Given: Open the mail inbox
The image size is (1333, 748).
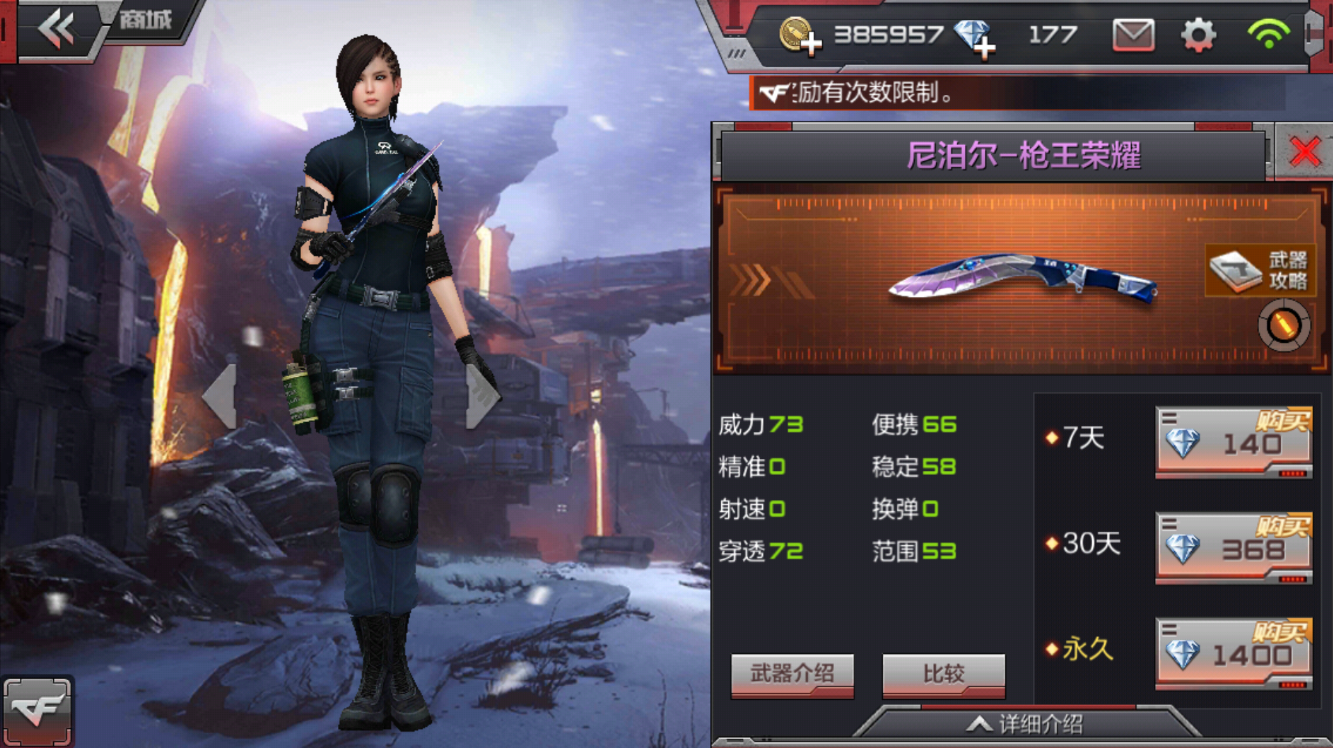Looking at the screenshot, I should tap(1133, 36).
